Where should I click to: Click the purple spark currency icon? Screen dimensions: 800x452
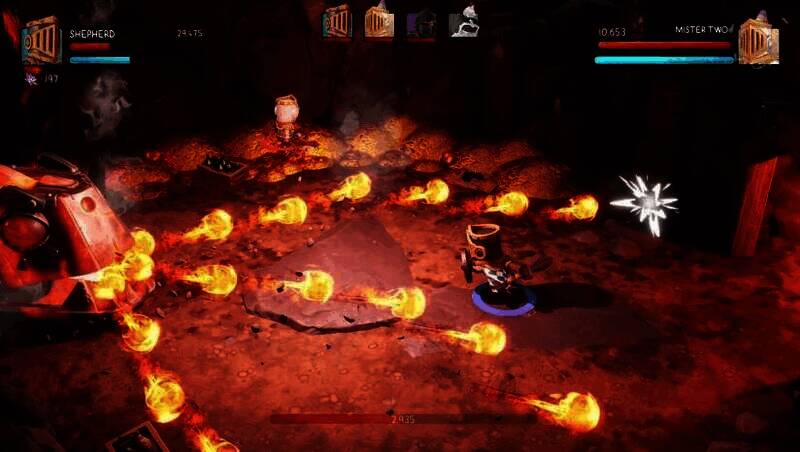pyautogui.click(x=32, y=78)
